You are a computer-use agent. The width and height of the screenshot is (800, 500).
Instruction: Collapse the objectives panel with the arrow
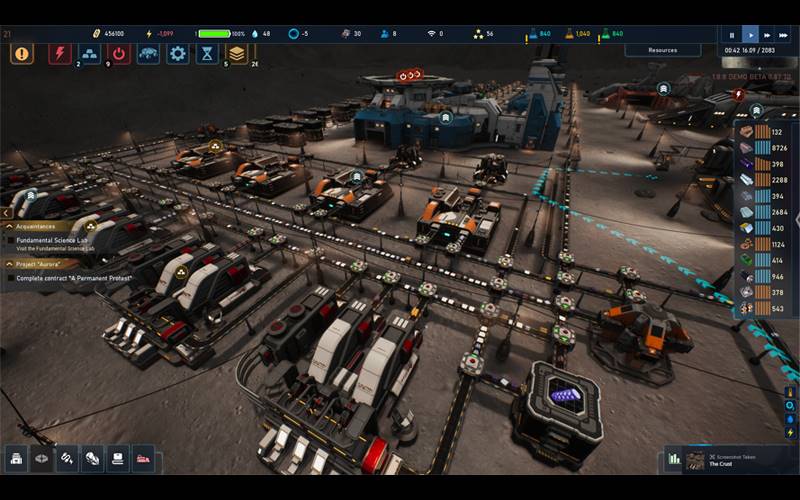pos(5,213)
